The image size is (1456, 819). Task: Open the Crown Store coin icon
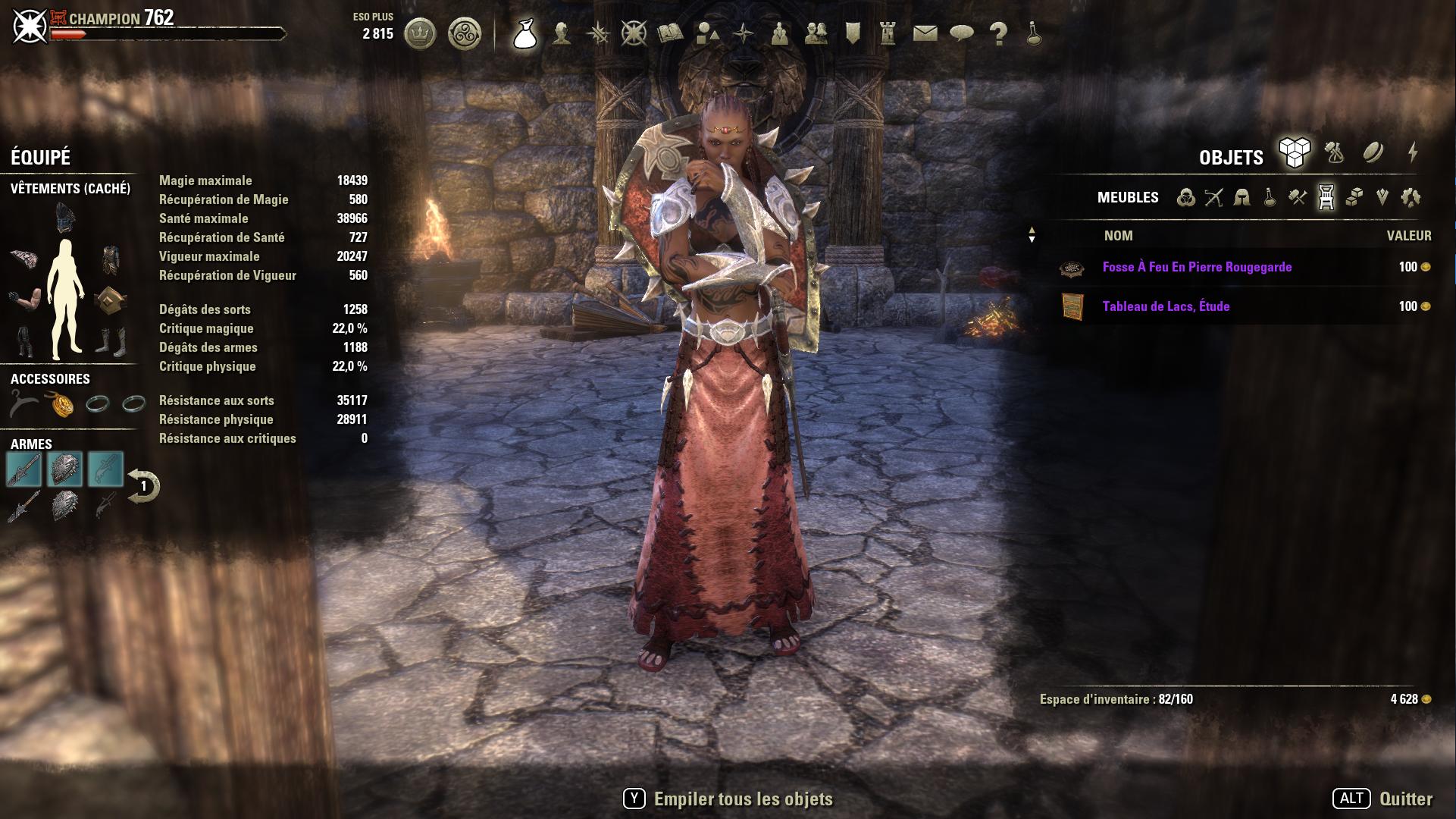click(420, 34)
